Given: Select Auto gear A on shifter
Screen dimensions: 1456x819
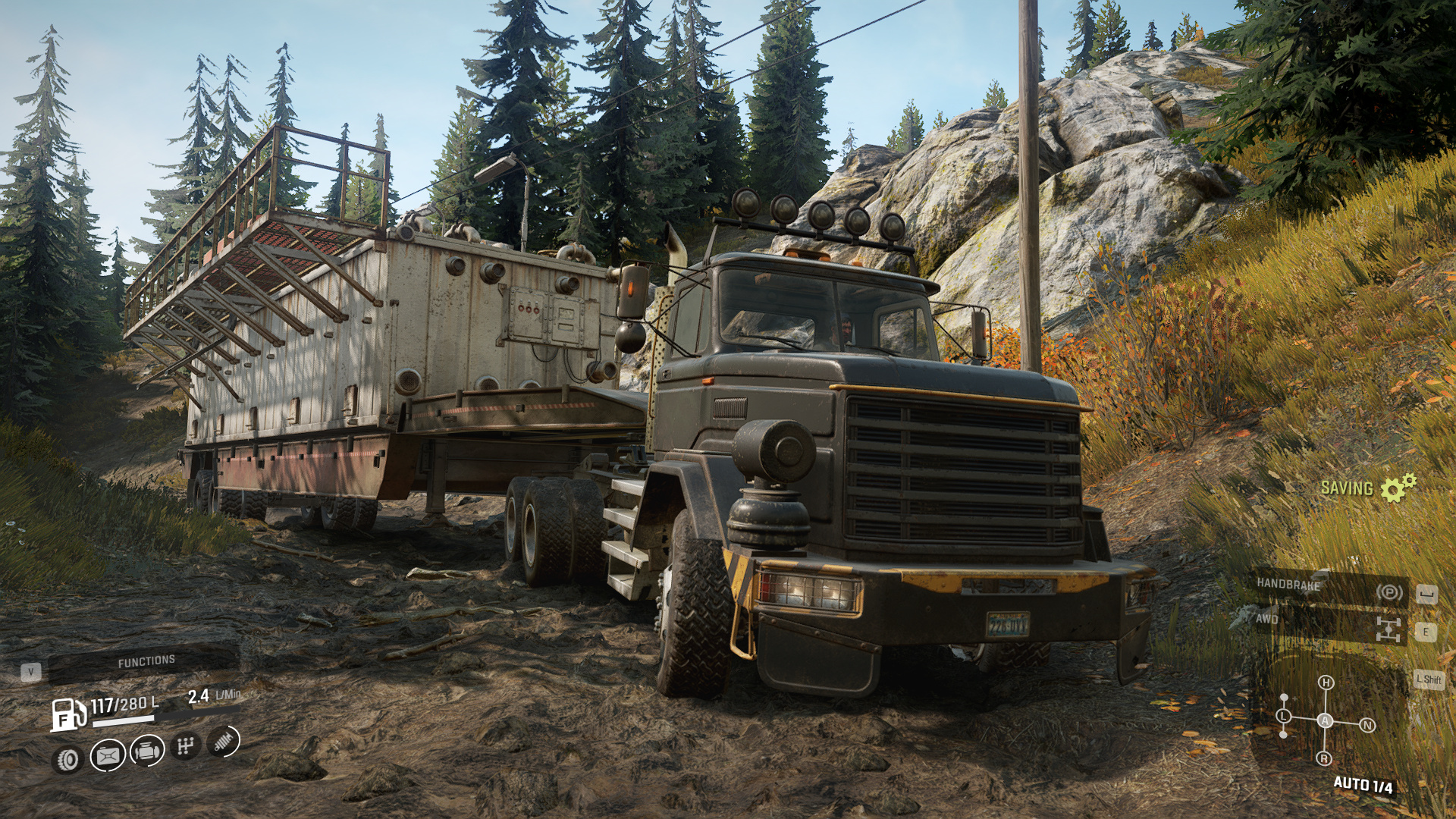Looking at the screenshot, I should (1325, 720).
